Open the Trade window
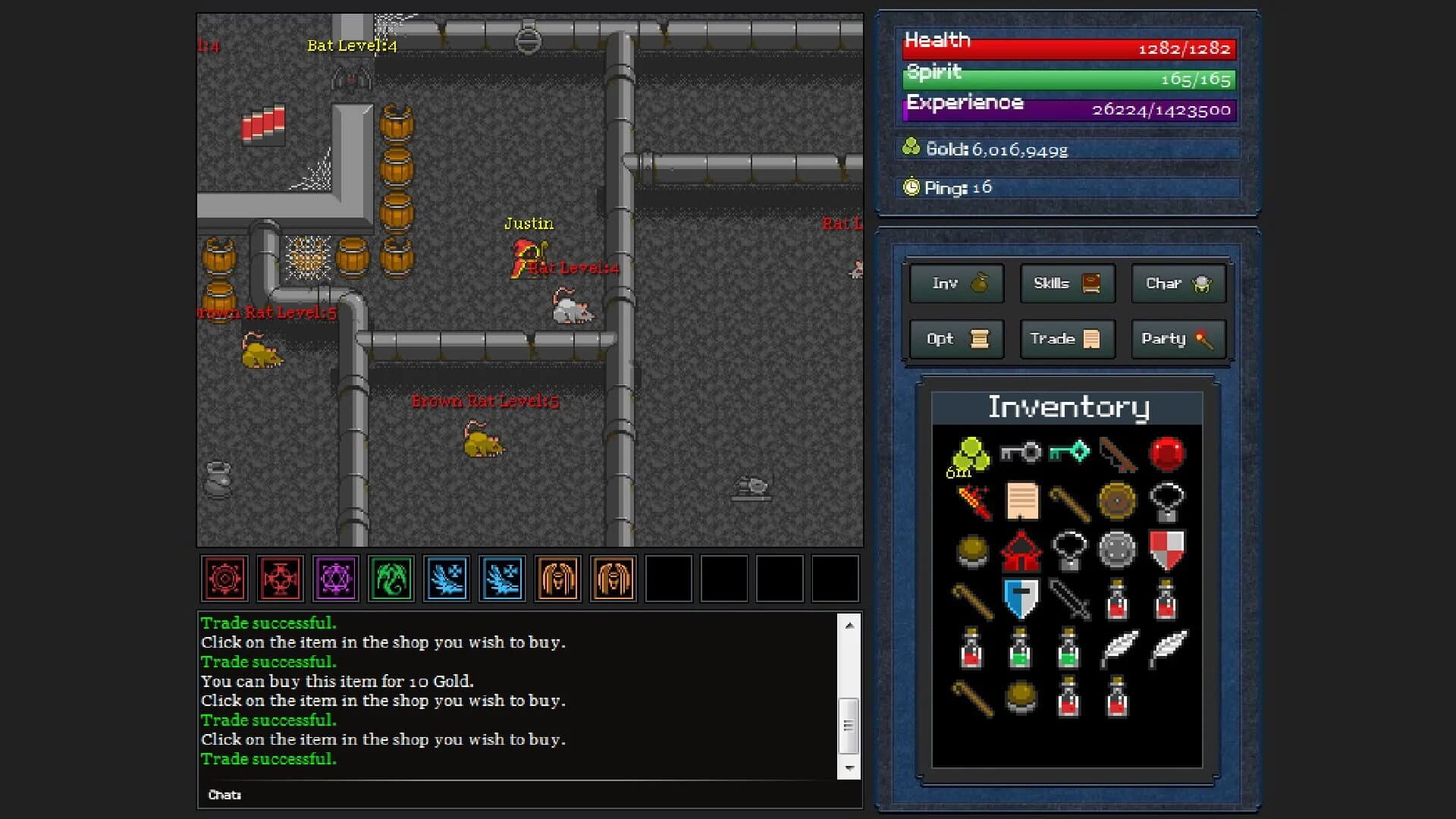This screenshot has width=1456, height=819. click(1067, 339)
